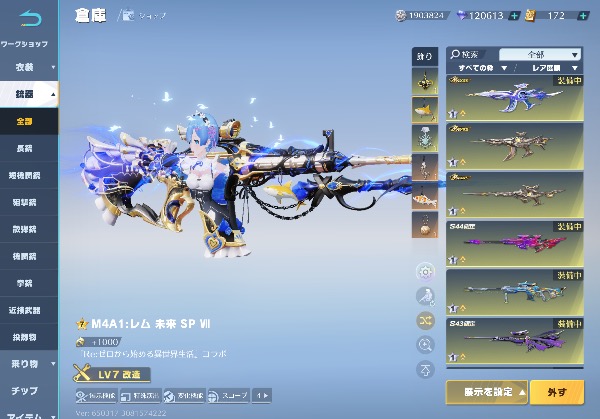Choose the golden fish charm slot
The height and width of the screenshot is (419, 600).
(425, 109)
